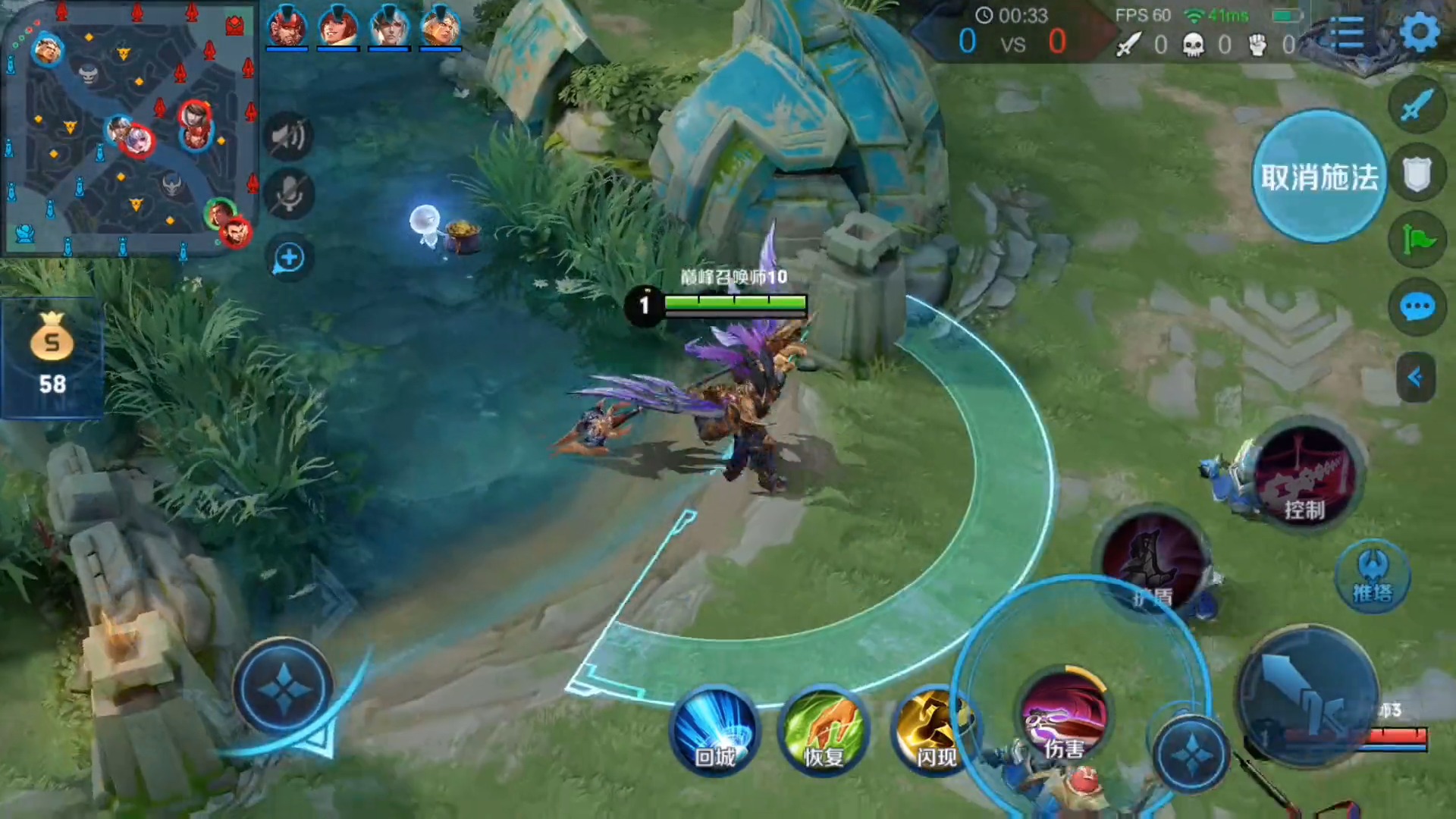Image resolution: width=1456 pixels, height=819 pixels.
Task: Tap the 取消施法 cancel cast button
Action: [1319, 177]
